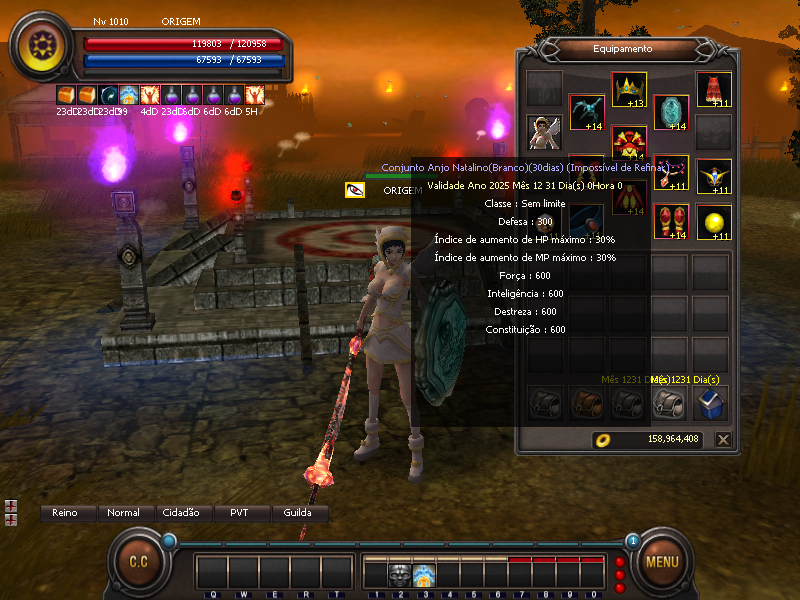Click the teal shield equipment slot
800x600 pixels.
[x=671, y=113]
